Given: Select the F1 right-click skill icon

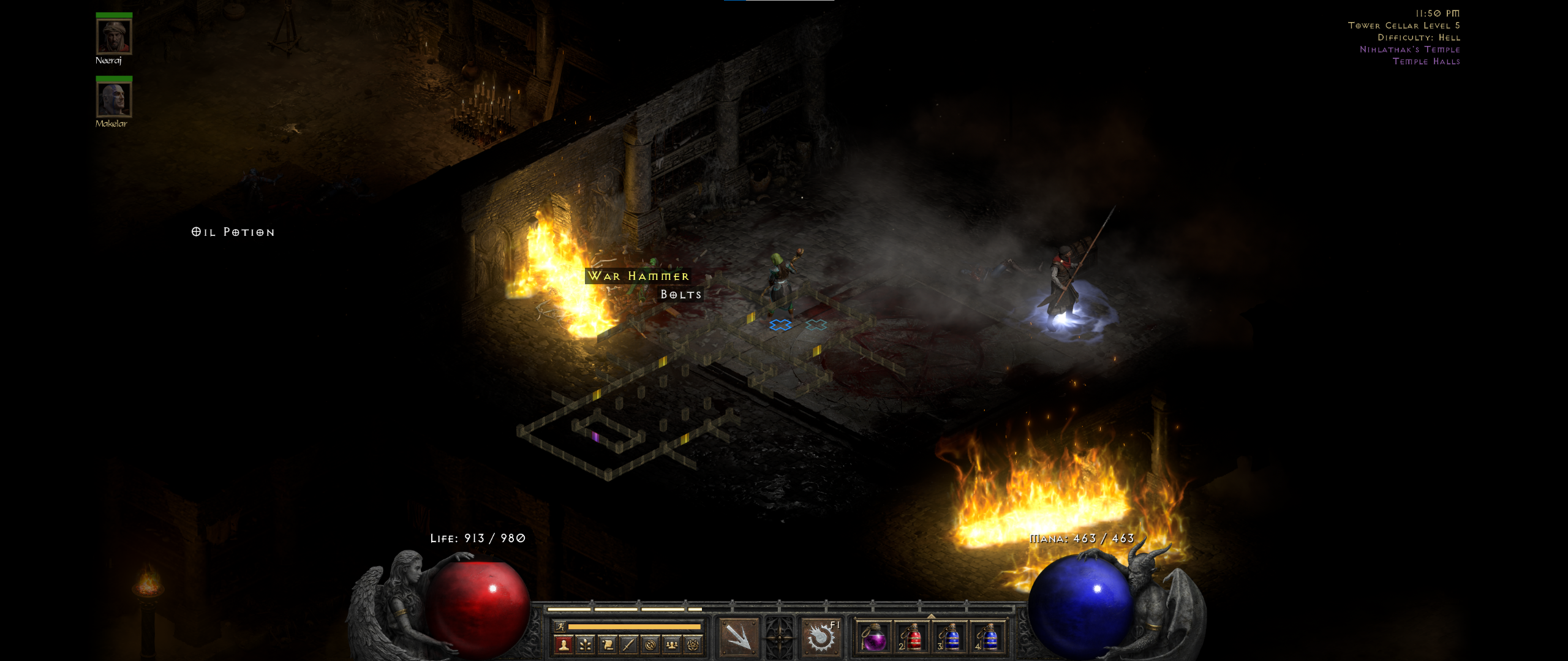Looking at the screenshot, I should pyautogui.click(x=821, y=637).
